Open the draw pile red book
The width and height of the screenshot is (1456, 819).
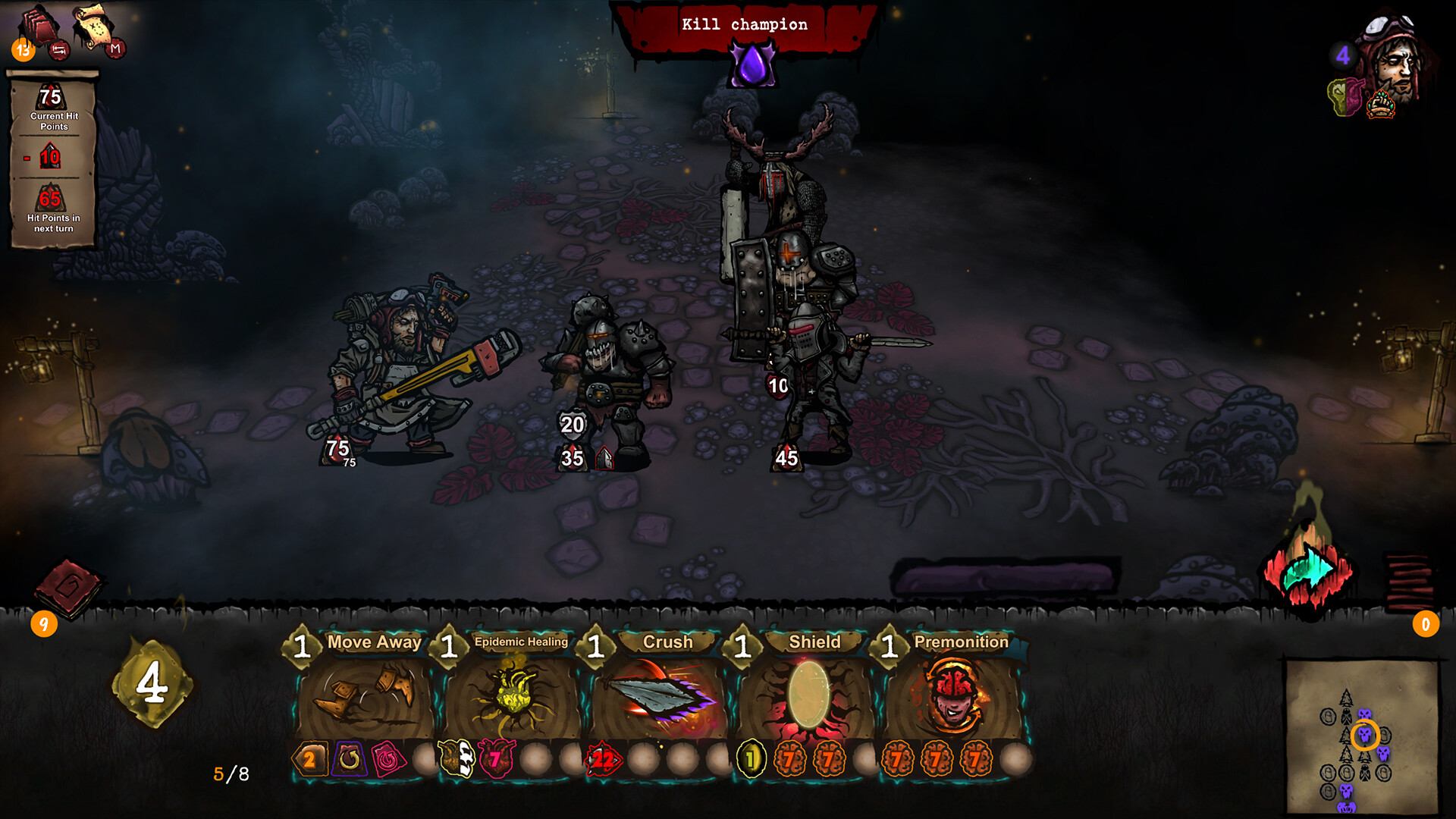(x=68, y=588)
